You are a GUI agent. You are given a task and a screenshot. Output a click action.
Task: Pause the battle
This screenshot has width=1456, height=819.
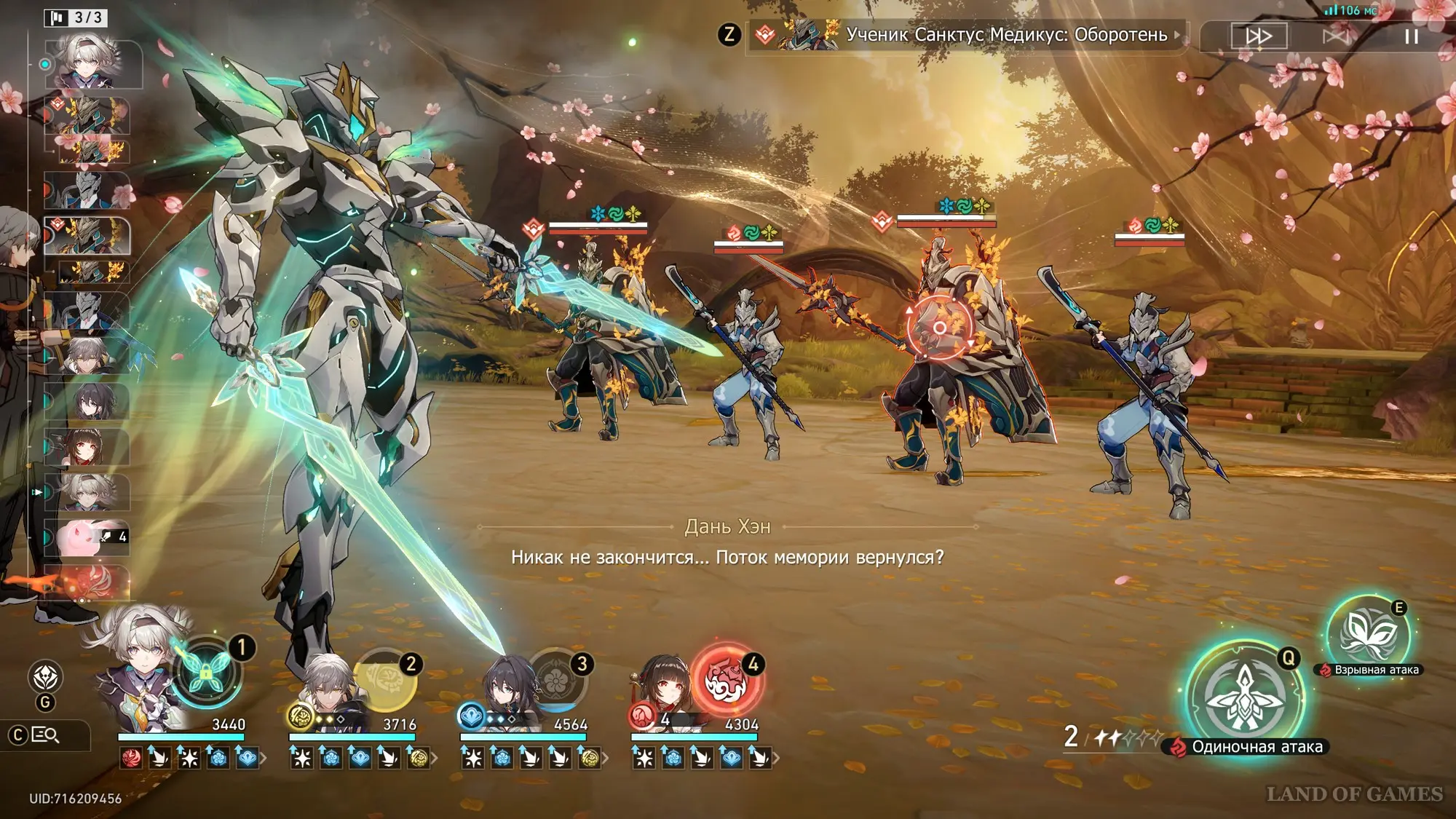pyautogui.click(x=1411, y=36)
